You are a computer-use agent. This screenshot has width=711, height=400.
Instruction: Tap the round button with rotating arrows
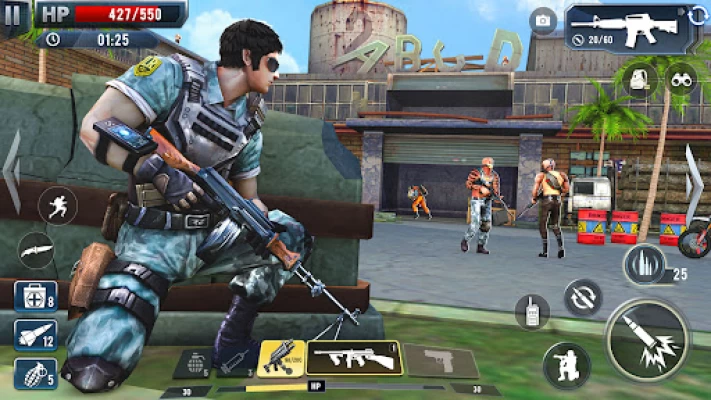[582, 297]
